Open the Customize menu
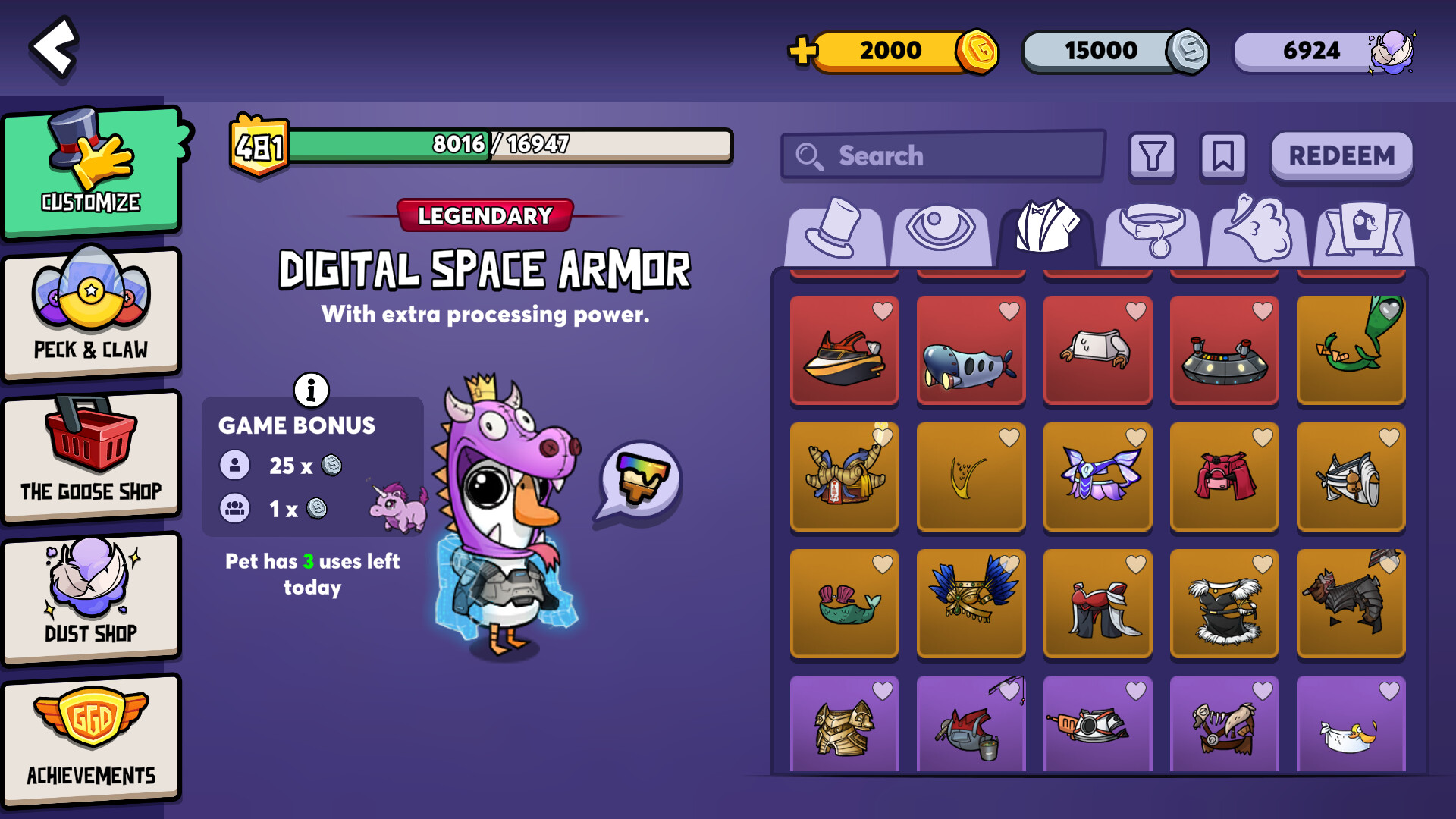1456x819 pixels. pos(91,171)
